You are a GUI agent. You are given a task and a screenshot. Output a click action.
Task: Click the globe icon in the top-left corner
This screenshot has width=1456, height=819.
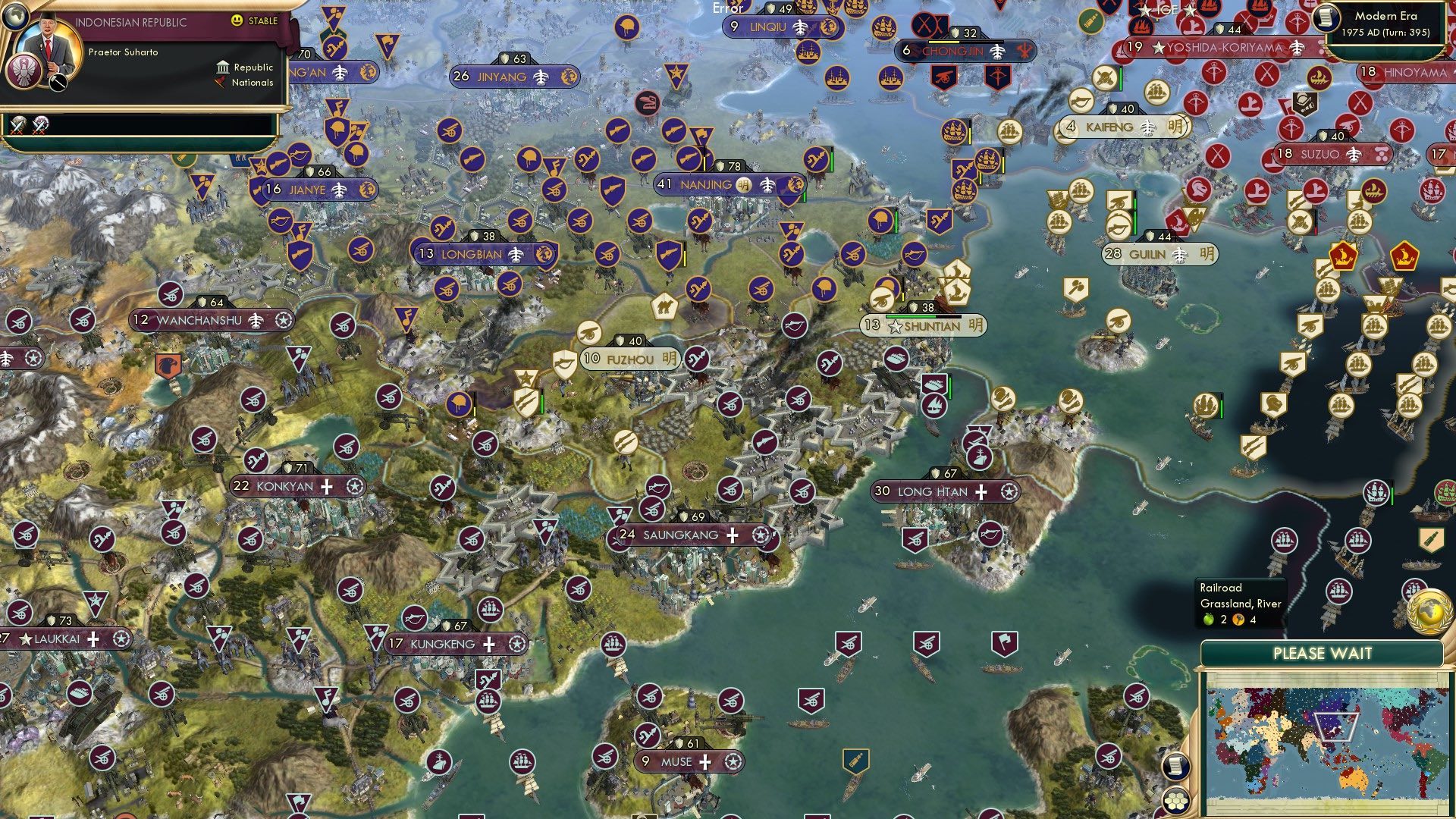[x=15, y=17]
